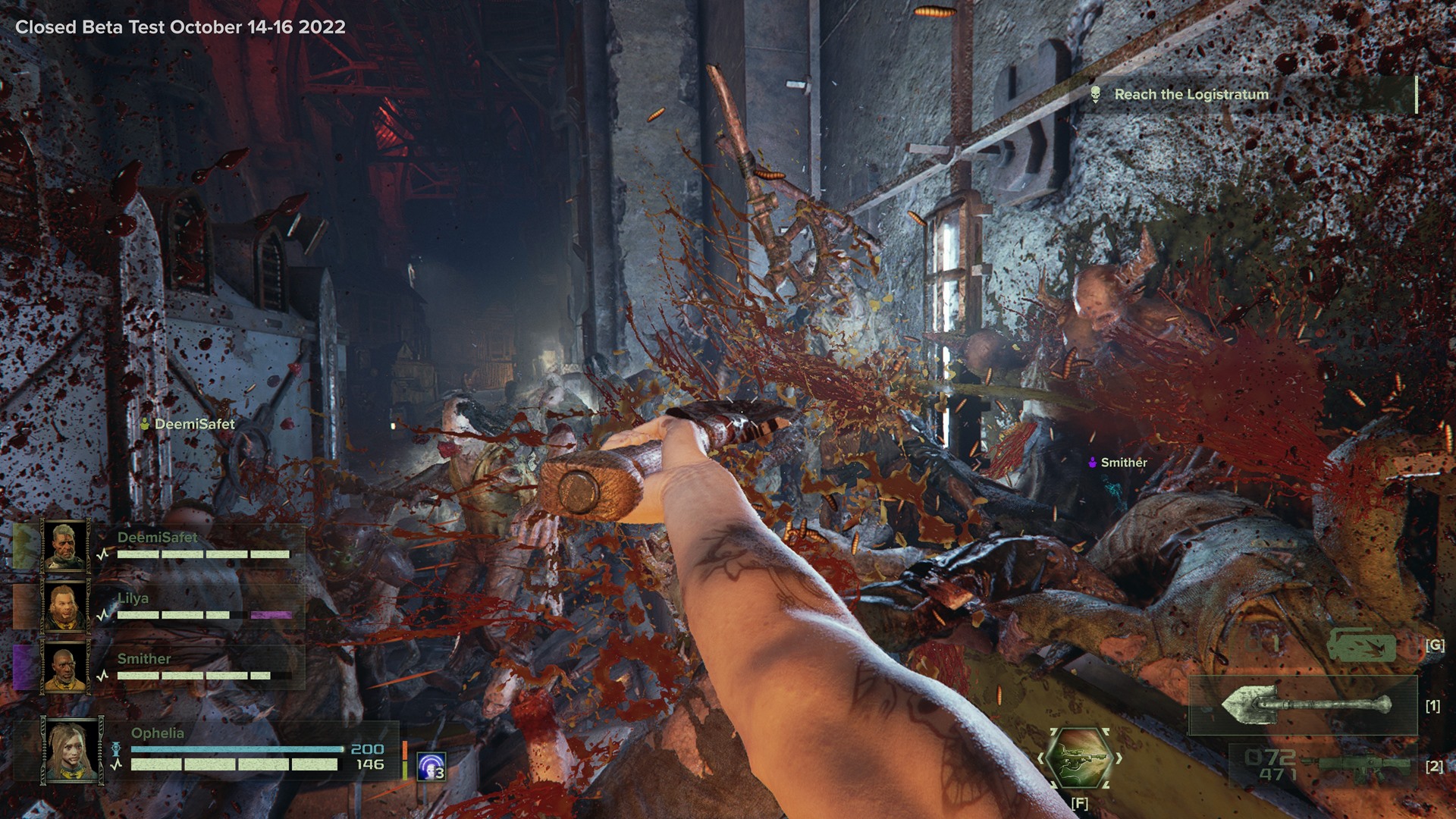Screen dimensions: 1456x819
Task: Activate the hexagonal combat ability icon
Action: 1078,758
